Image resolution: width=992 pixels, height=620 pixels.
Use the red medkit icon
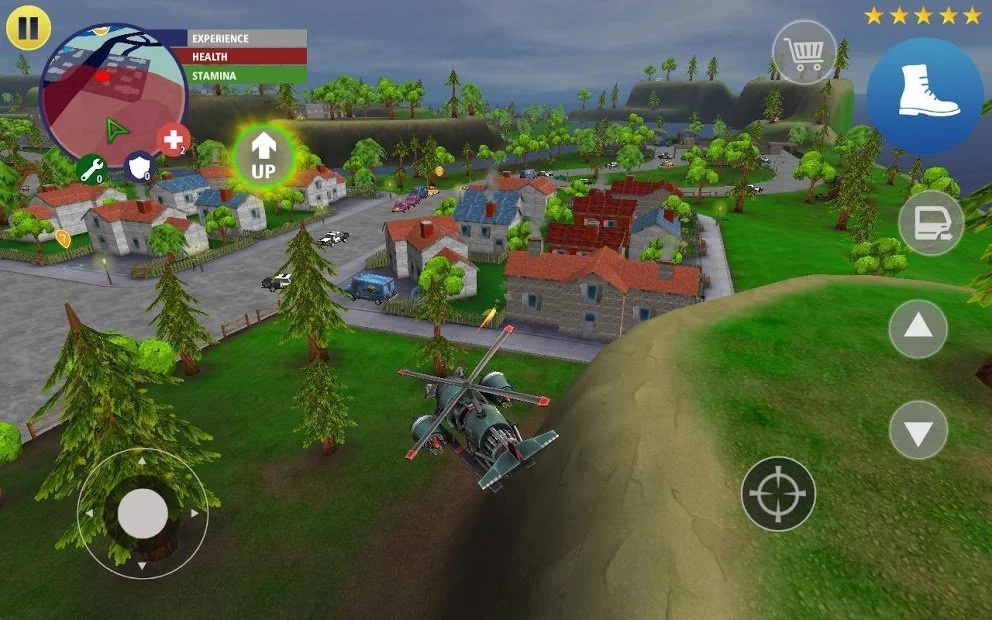[x=173, y=140]
